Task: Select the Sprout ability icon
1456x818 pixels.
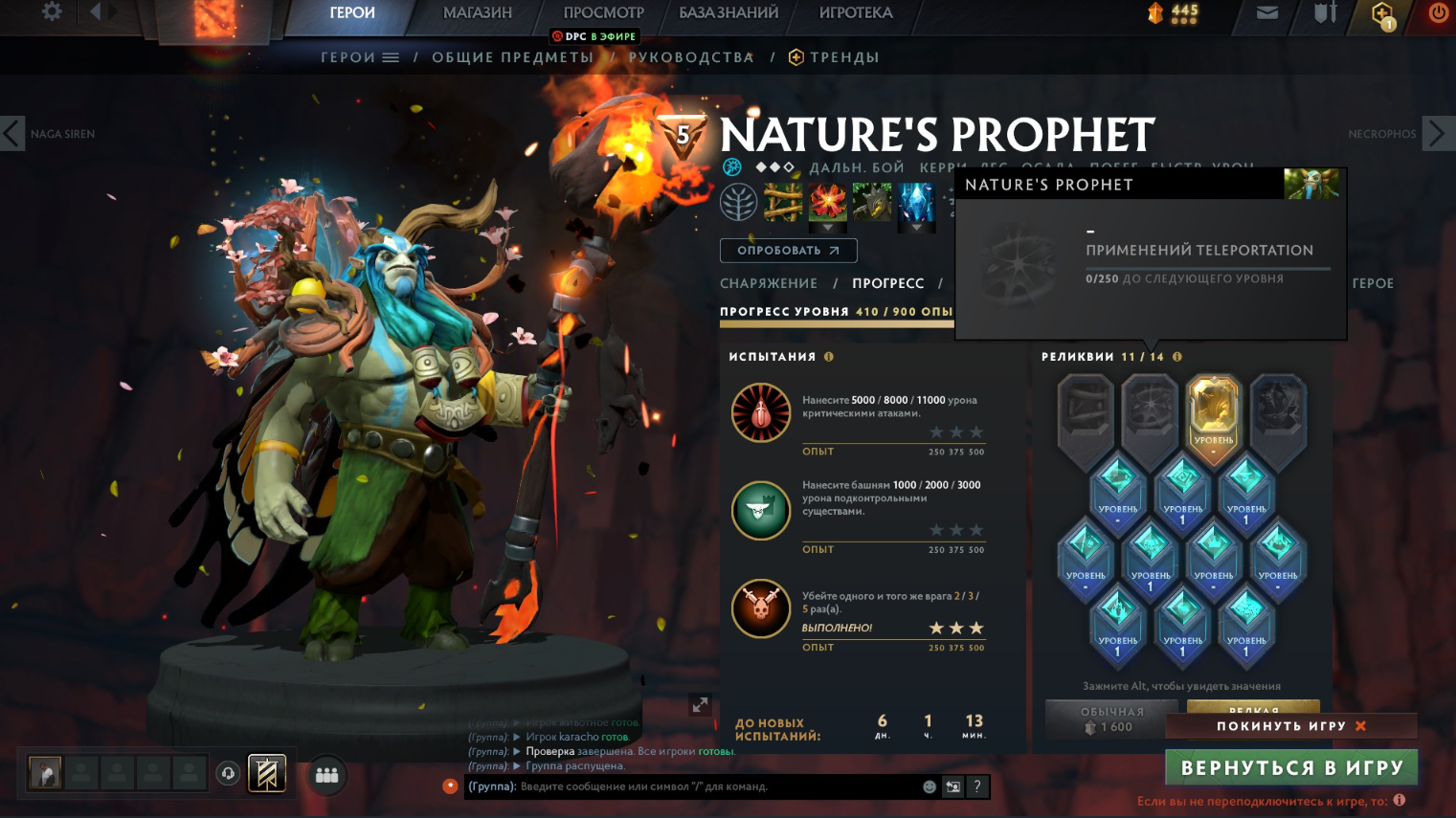Action: pos(783,203)
